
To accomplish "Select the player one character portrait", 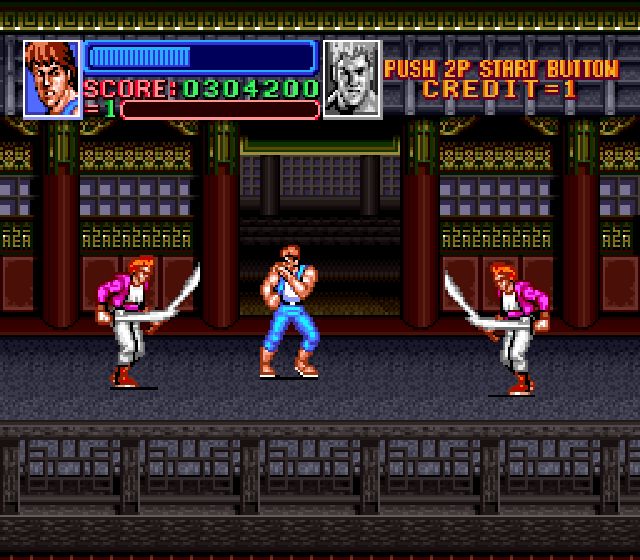I will point(52,79).
